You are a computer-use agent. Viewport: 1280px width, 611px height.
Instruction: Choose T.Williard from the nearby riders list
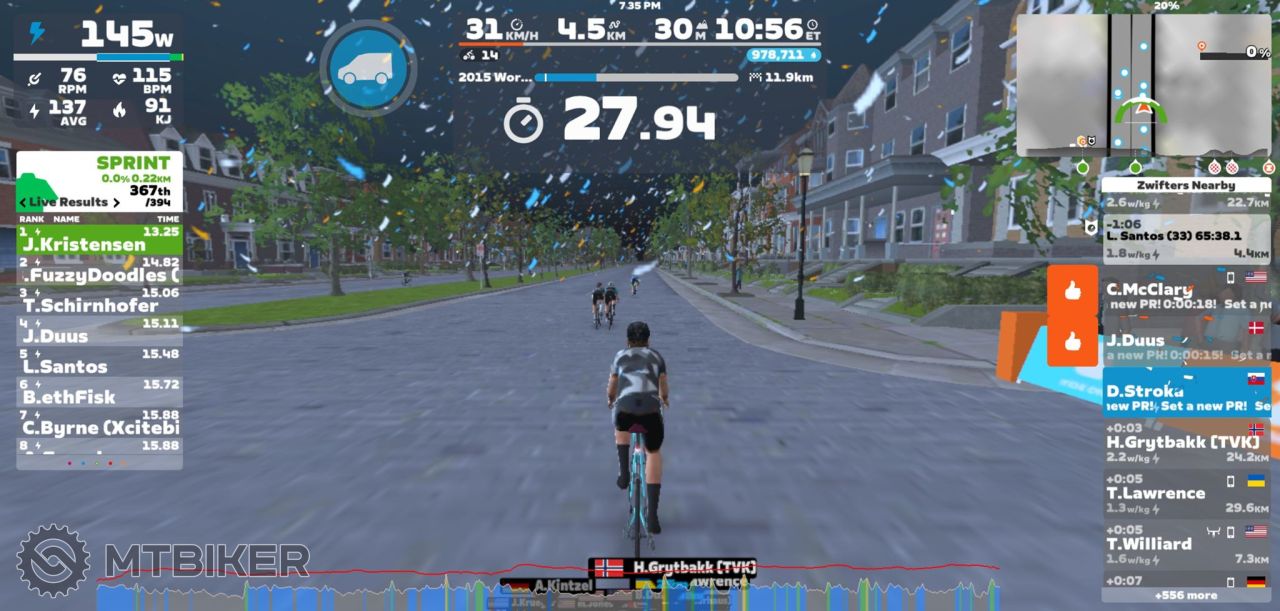click(x=1186, y=543)
